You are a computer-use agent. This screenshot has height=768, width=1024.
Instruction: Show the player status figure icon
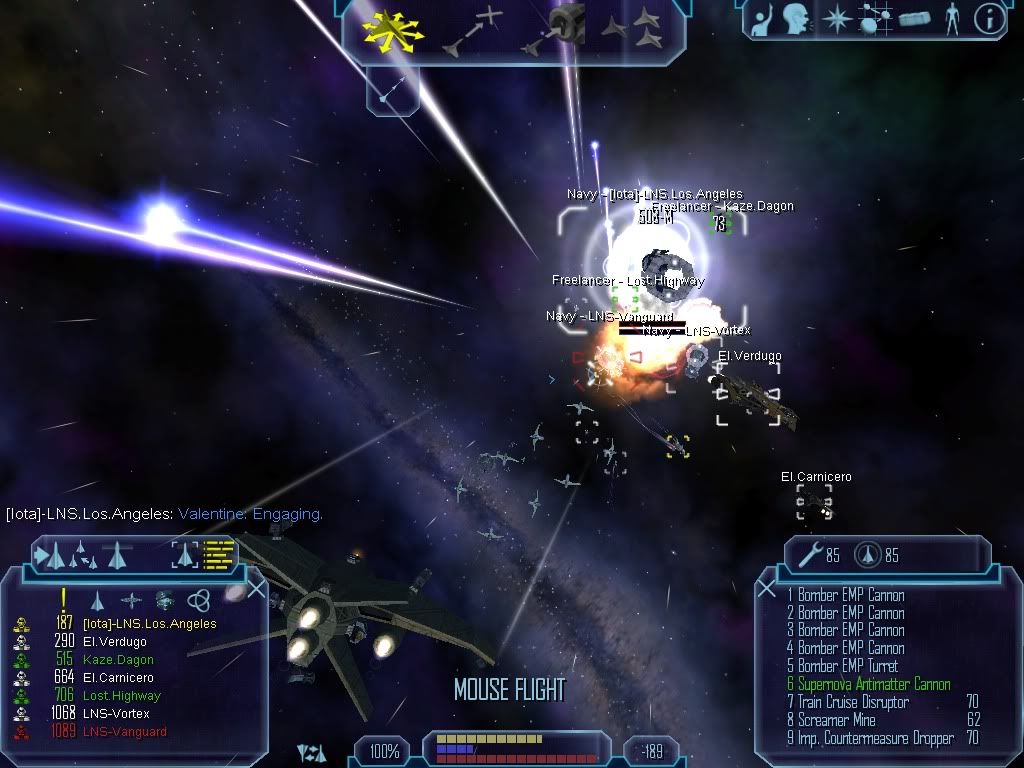click(951, 20)
